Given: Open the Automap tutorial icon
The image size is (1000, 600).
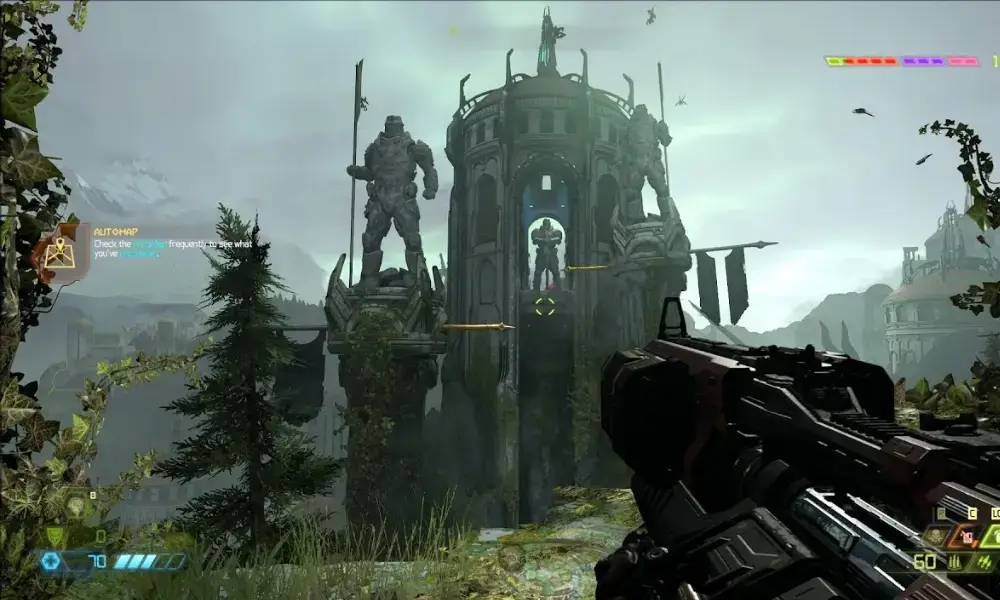Looking at the screenshot, I should pos(57,252).
